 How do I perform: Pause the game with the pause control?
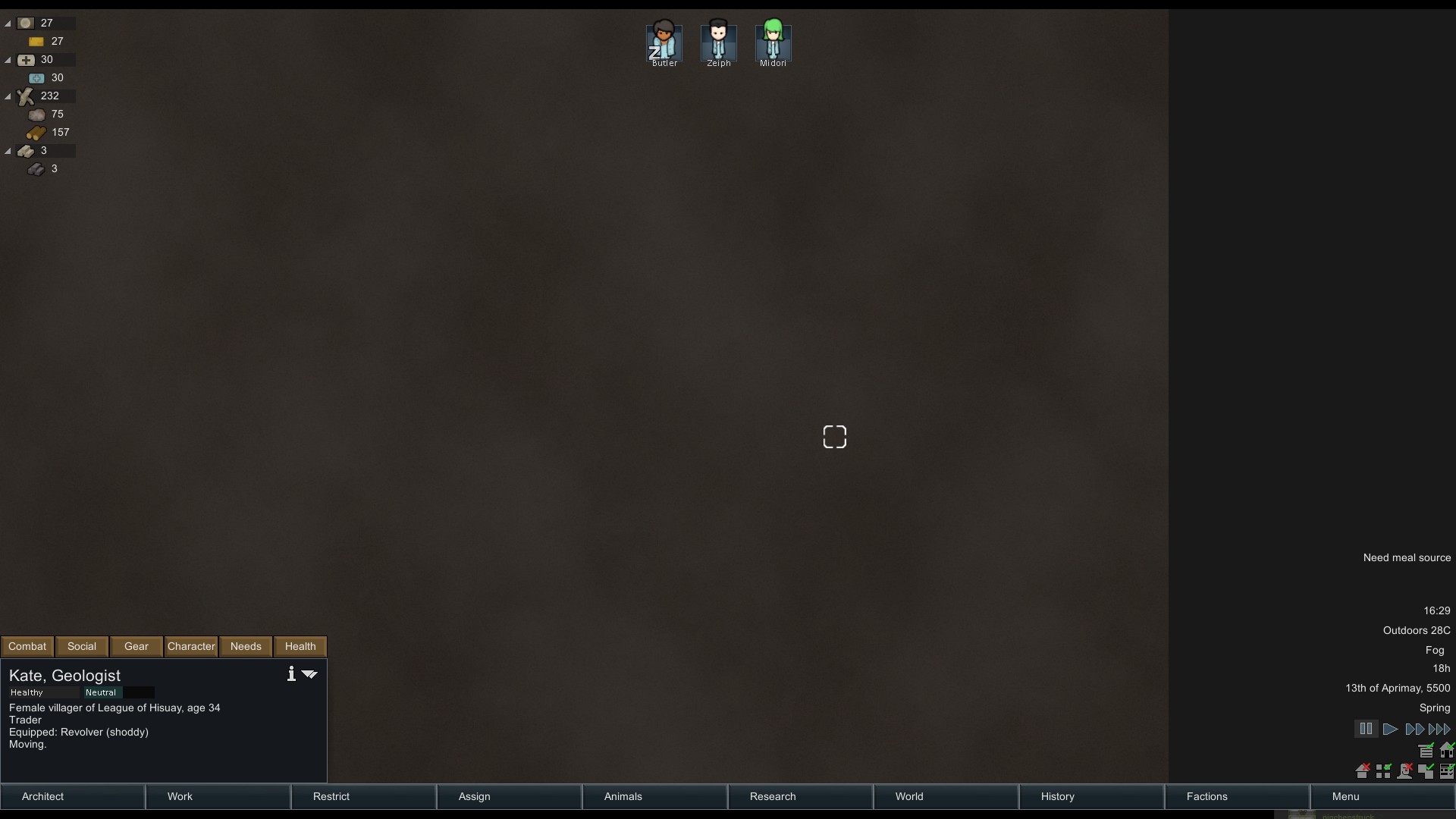coord(1367,728)
